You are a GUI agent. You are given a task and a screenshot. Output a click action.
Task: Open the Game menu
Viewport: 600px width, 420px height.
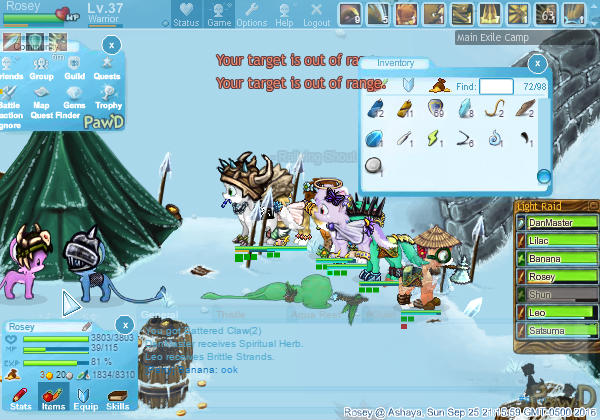tap(219, 15)
